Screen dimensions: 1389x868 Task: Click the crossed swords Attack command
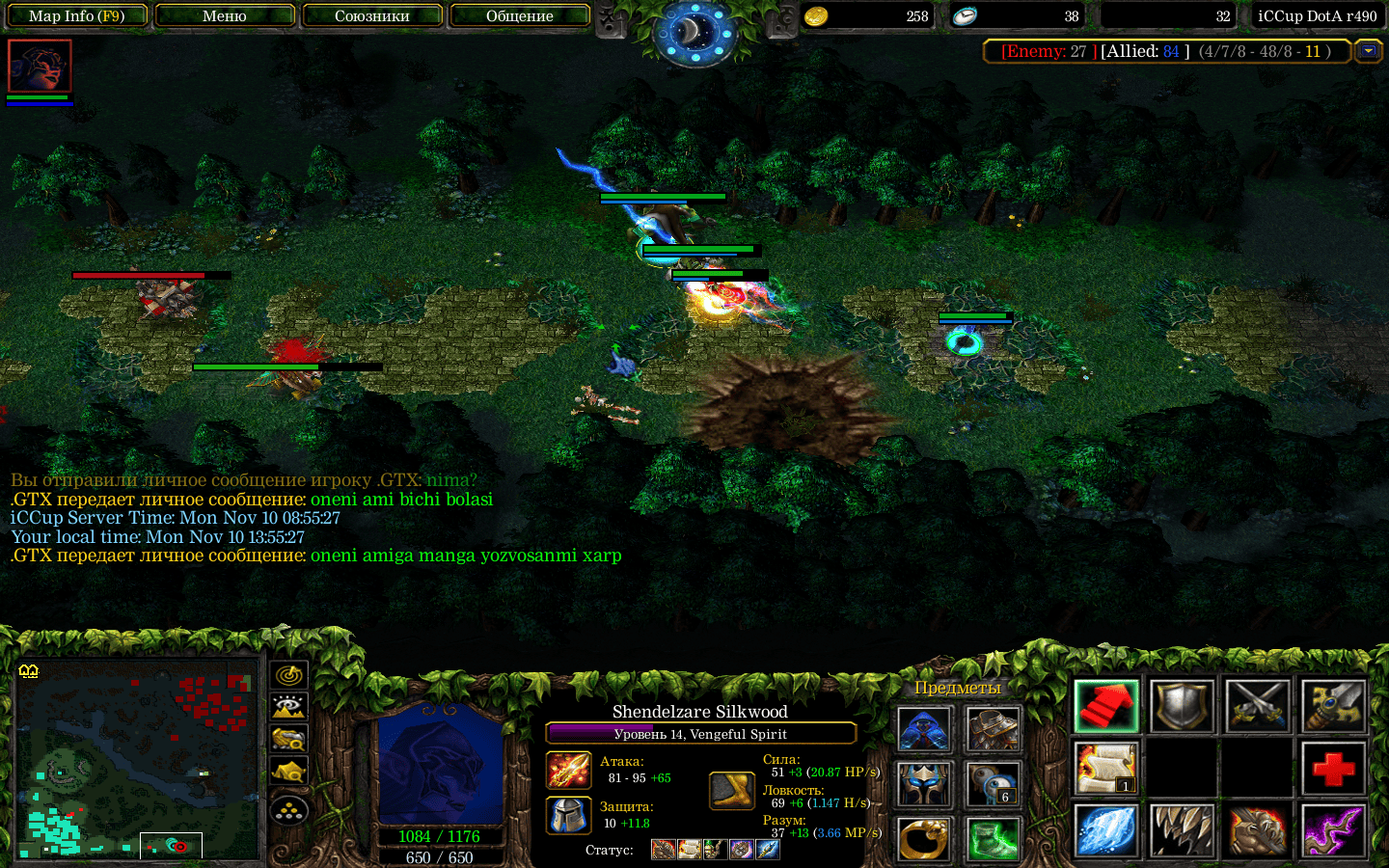[x=1258, y=707]
